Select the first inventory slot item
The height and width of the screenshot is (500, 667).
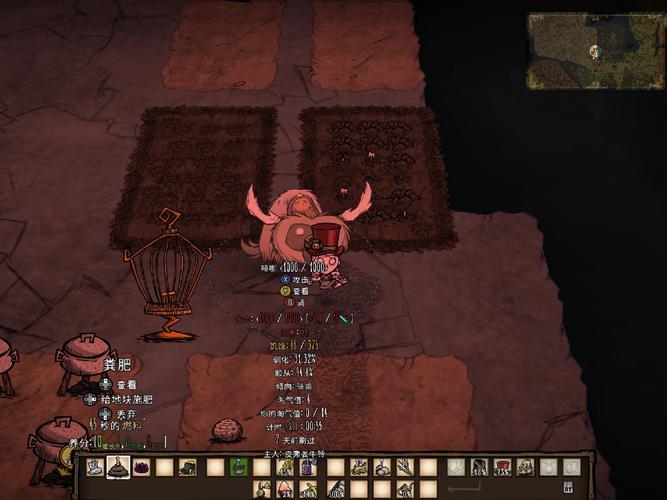[x=95, y=467]
